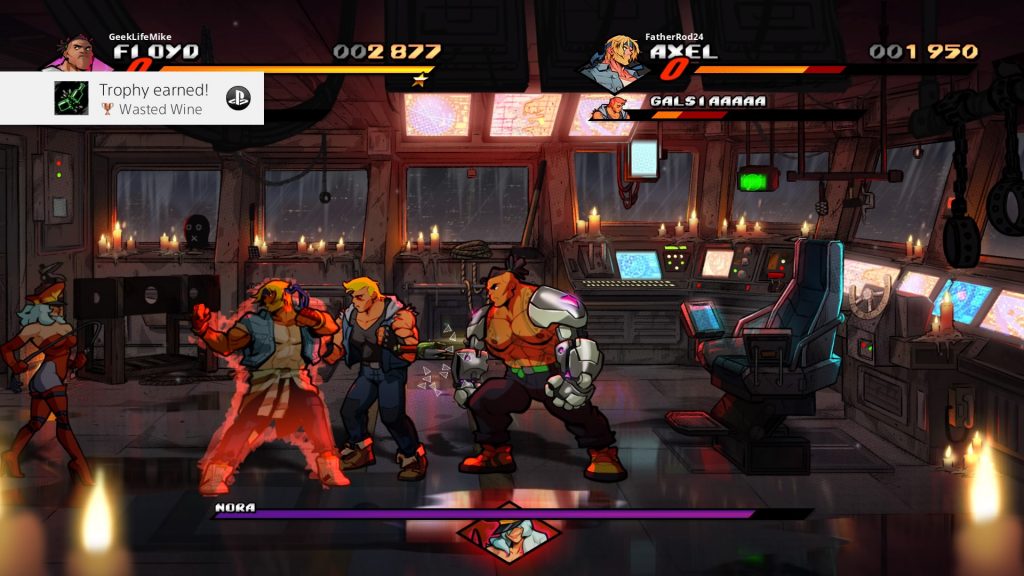Click the Wasted Wine trophy thumbnail

[x=70, y=98]
